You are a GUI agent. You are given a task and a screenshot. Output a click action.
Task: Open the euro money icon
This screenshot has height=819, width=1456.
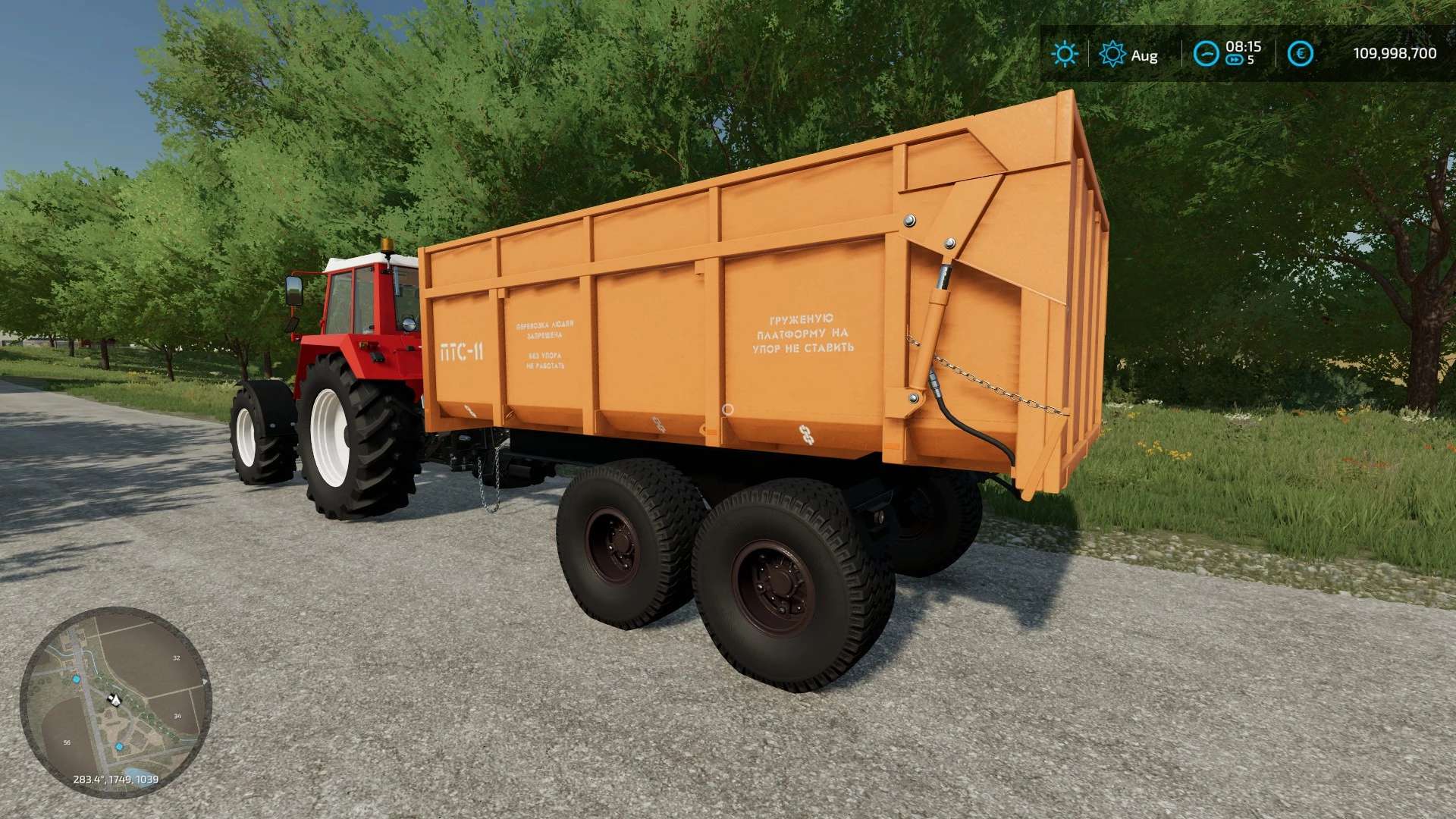point(1301,54)
